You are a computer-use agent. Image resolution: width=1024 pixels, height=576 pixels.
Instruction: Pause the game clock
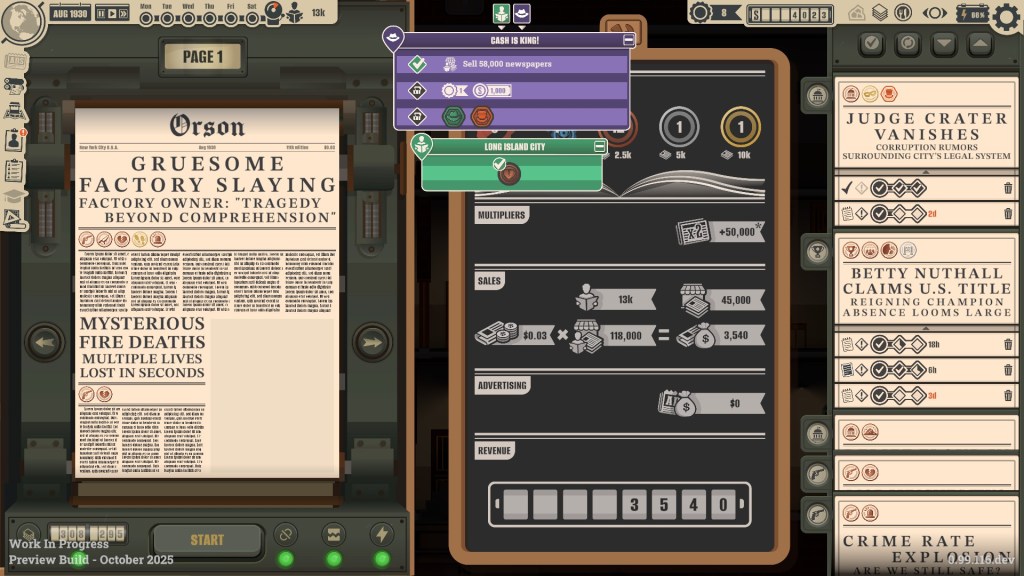tap(100, 14)
